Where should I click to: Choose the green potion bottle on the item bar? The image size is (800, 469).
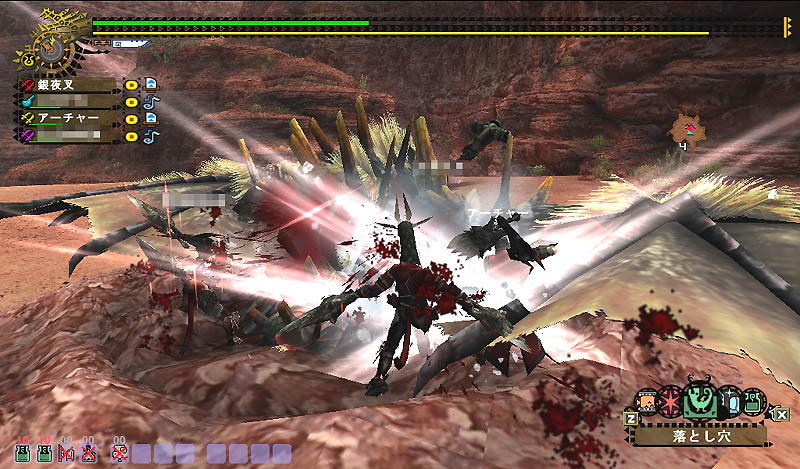pos(752,400)
